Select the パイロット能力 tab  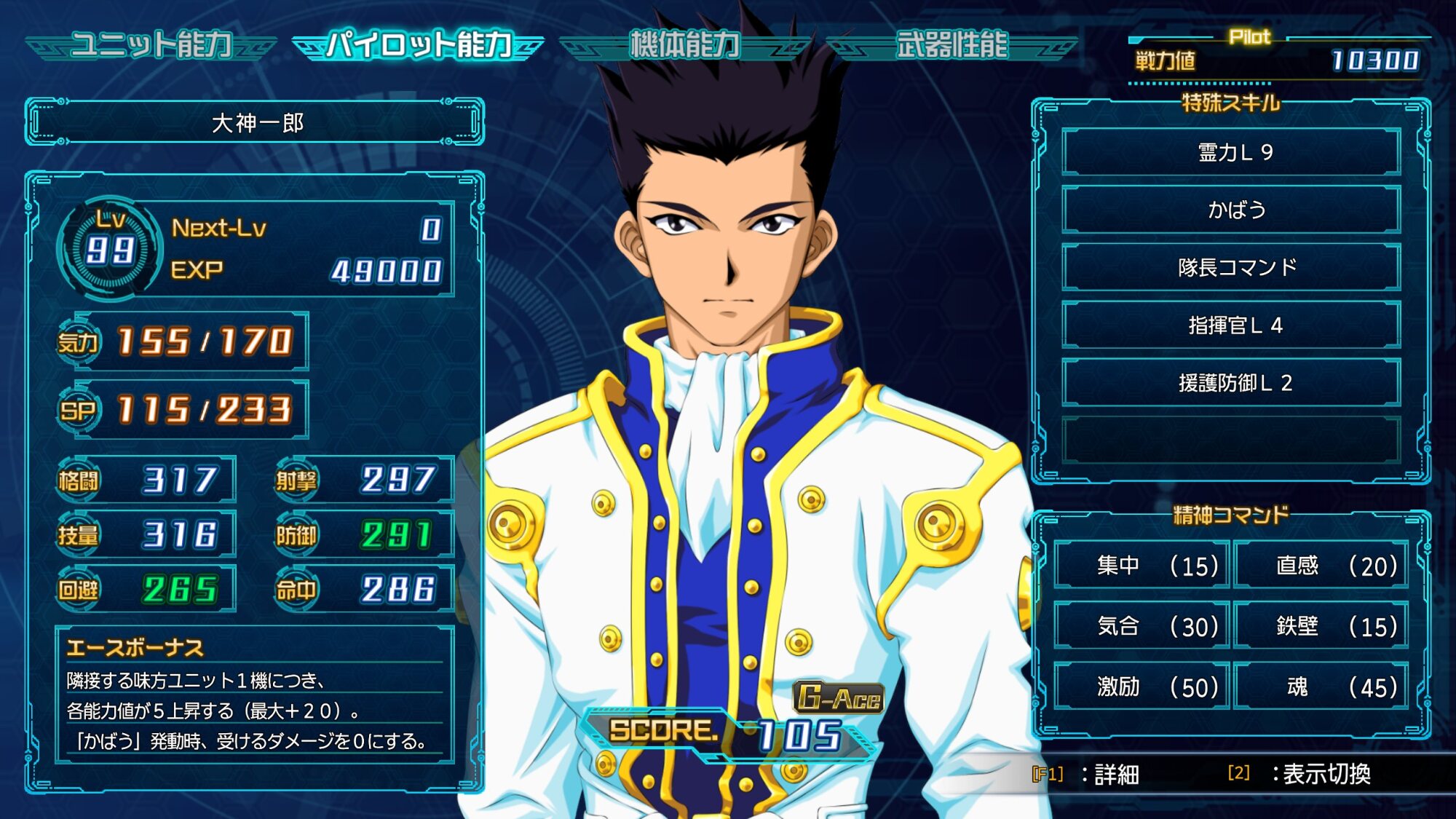click(418, 45)
